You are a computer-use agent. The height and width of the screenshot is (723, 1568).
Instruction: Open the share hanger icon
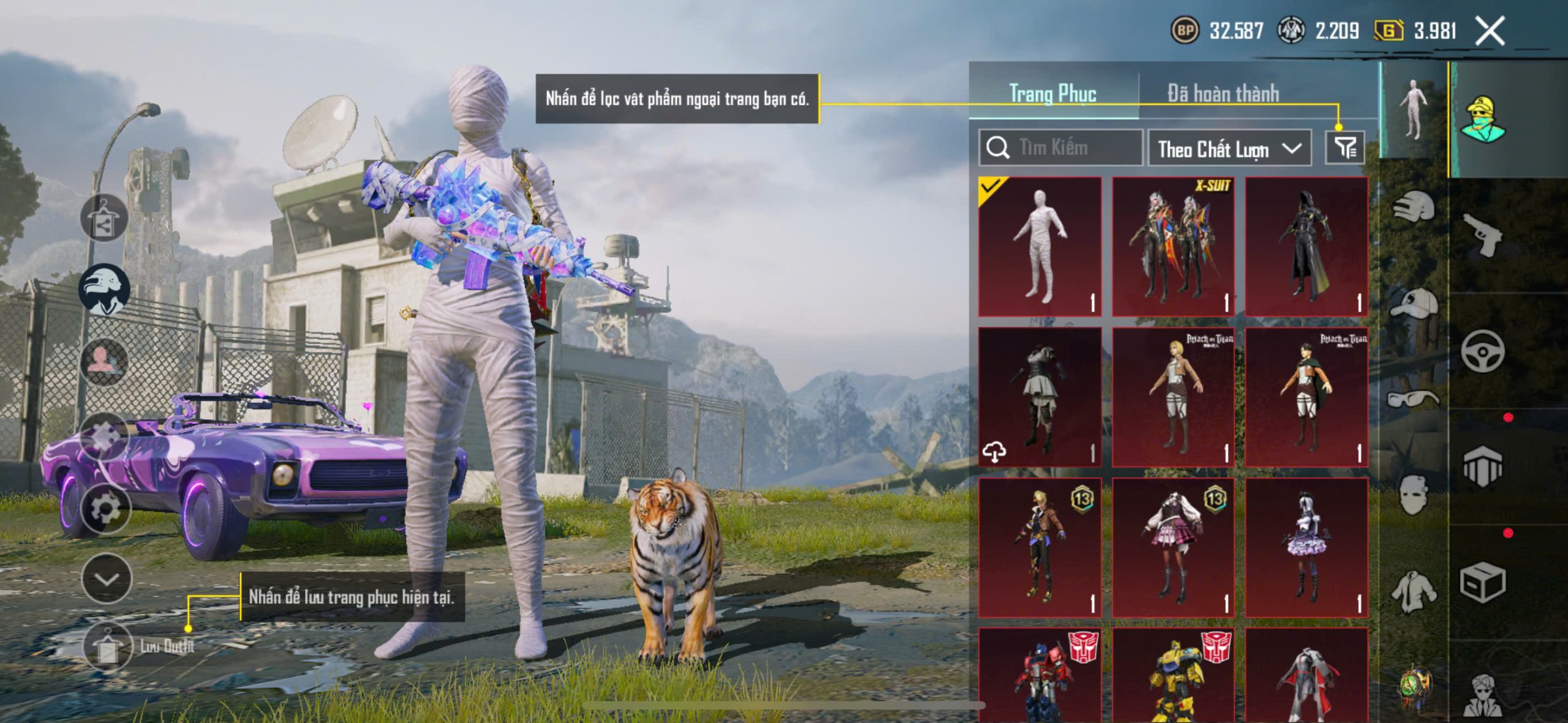(104, 219)
